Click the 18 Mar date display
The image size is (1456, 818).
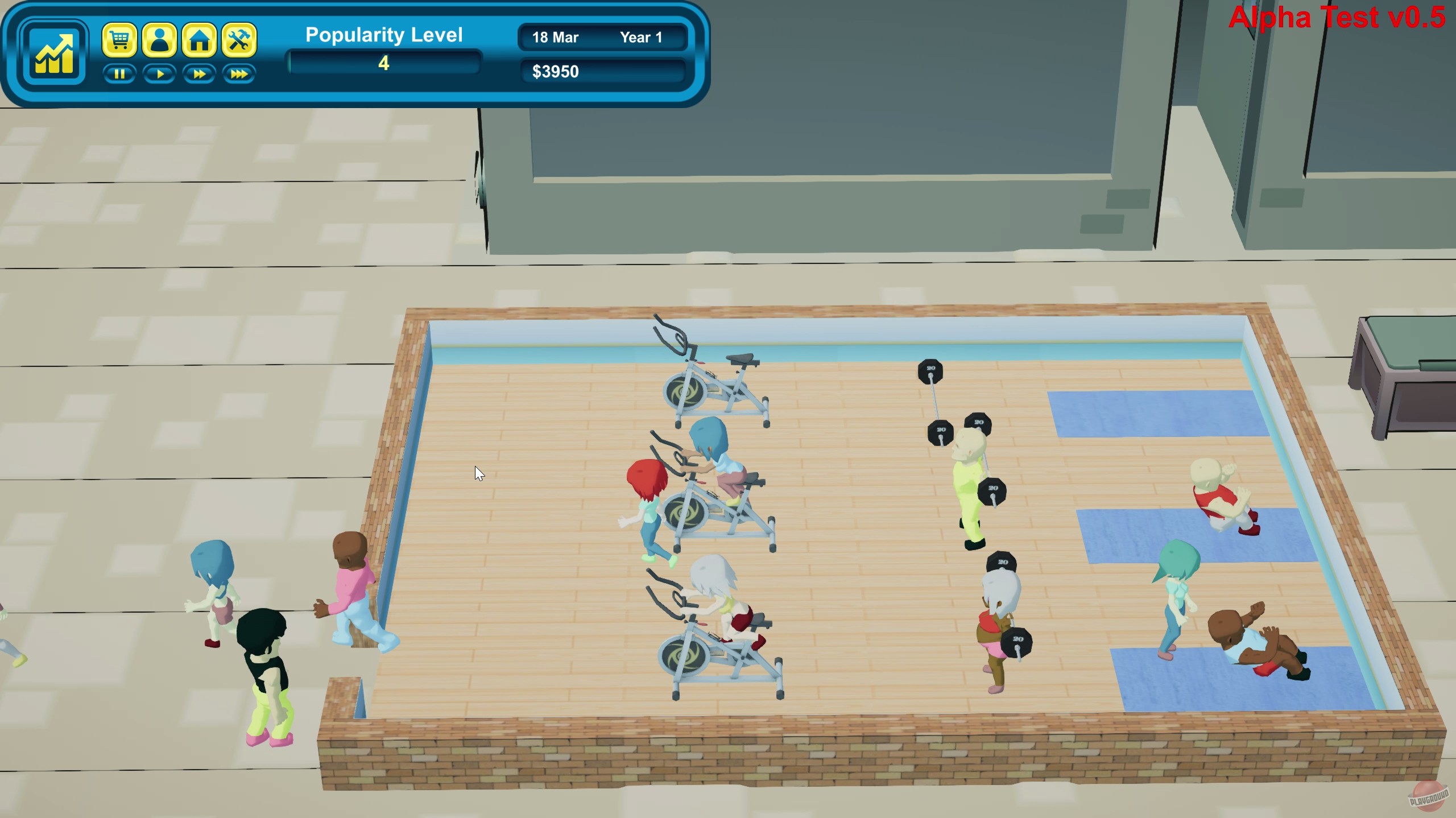pos(555,38)
